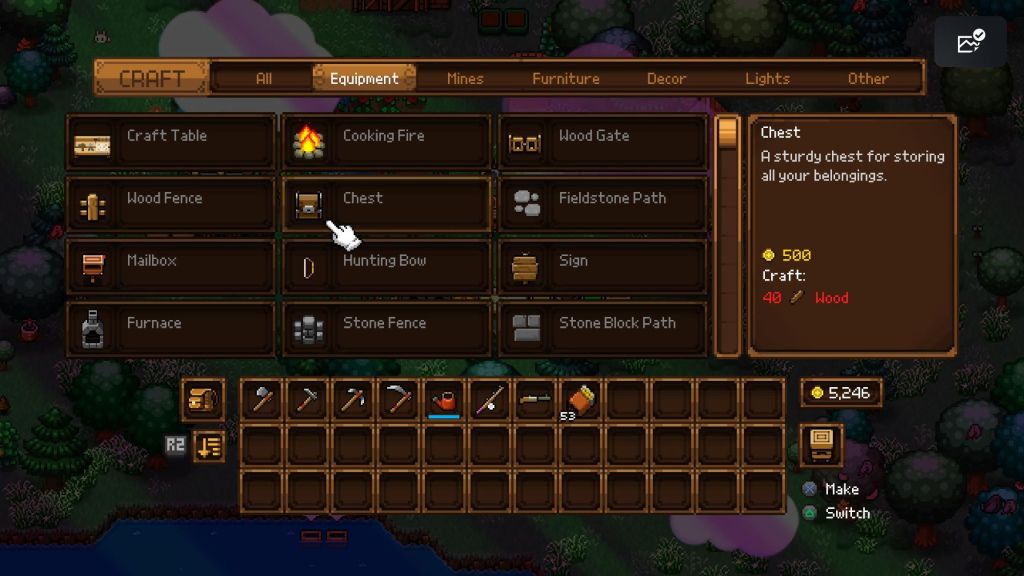Click the inventory sort button
This screenshot has height=576, width=1024.
click(208, 446)
